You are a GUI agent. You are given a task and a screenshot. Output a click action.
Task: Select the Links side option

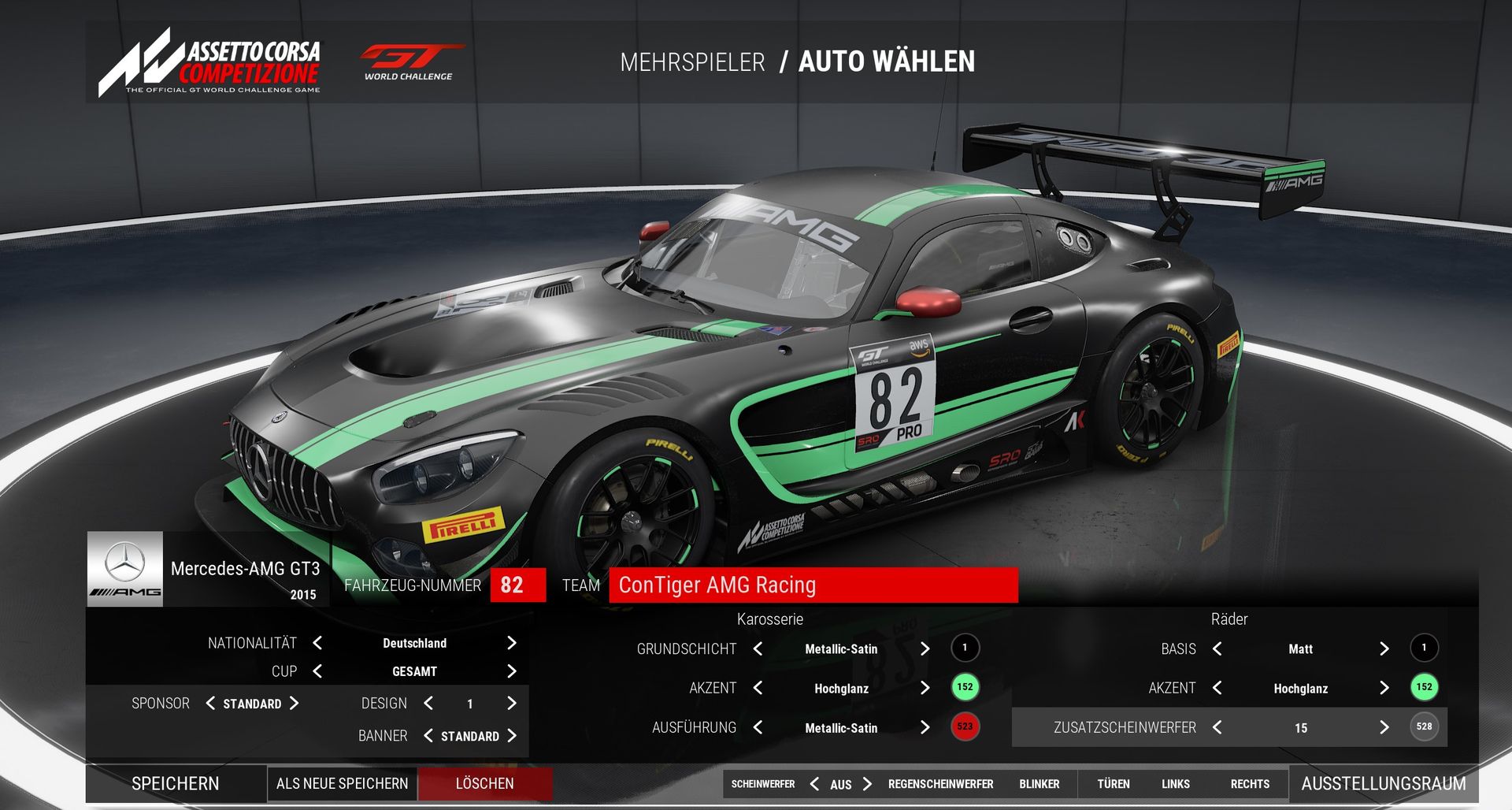tap(1175, 784)
